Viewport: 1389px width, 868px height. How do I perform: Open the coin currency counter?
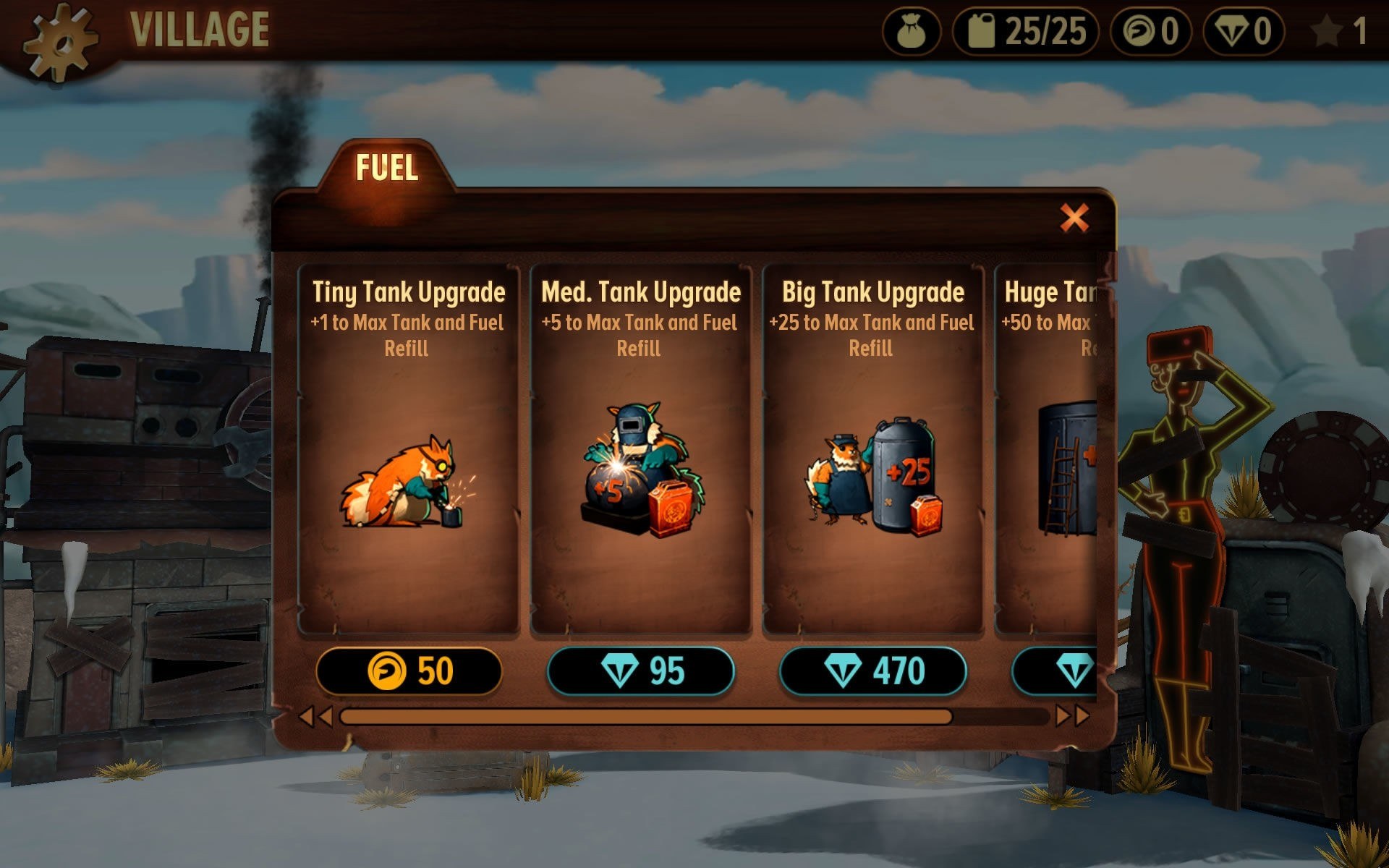(x=1150, y=32)
